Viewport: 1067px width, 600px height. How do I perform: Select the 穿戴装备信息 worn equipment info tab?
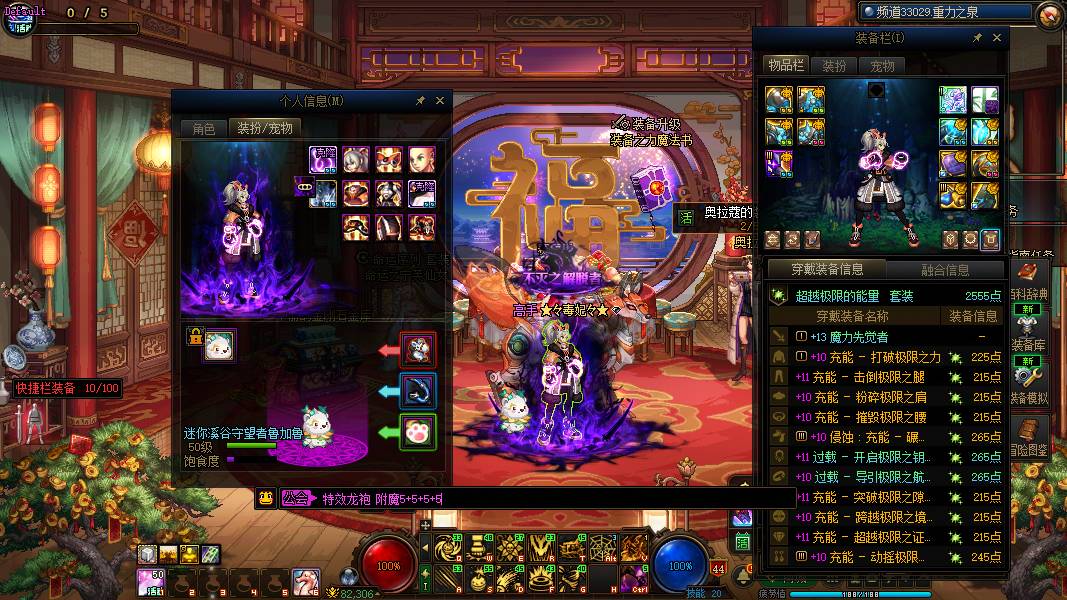click(x=827, y=269)
